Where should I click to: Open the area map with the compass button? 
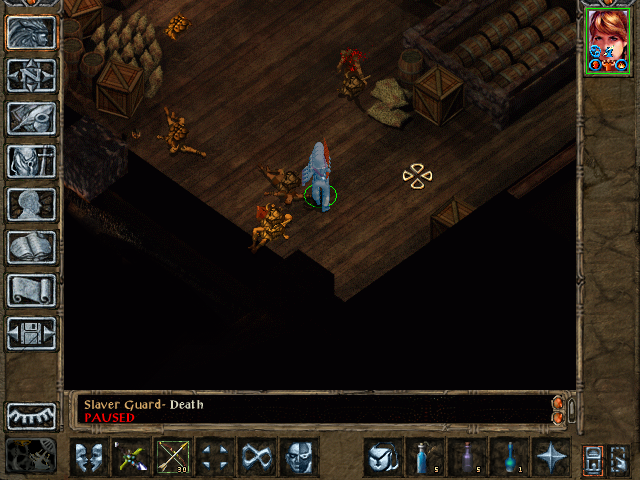(x=32, y=75)
